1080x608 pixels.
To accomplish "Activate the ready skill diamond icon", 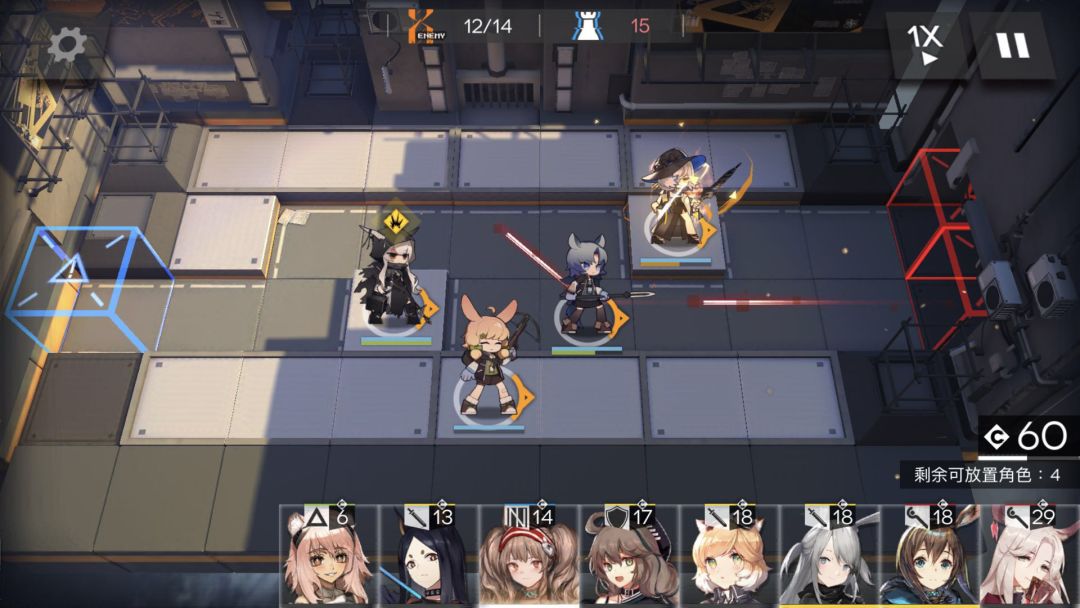I will [396, 221].
